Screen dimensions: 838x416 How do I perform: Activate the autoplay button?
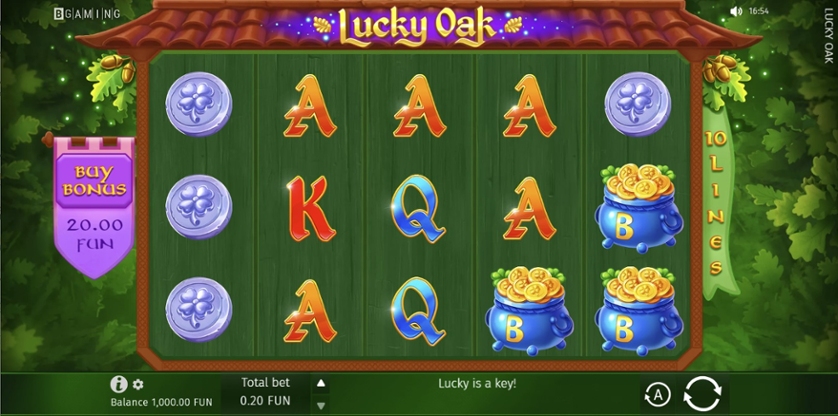coord(656,393)
